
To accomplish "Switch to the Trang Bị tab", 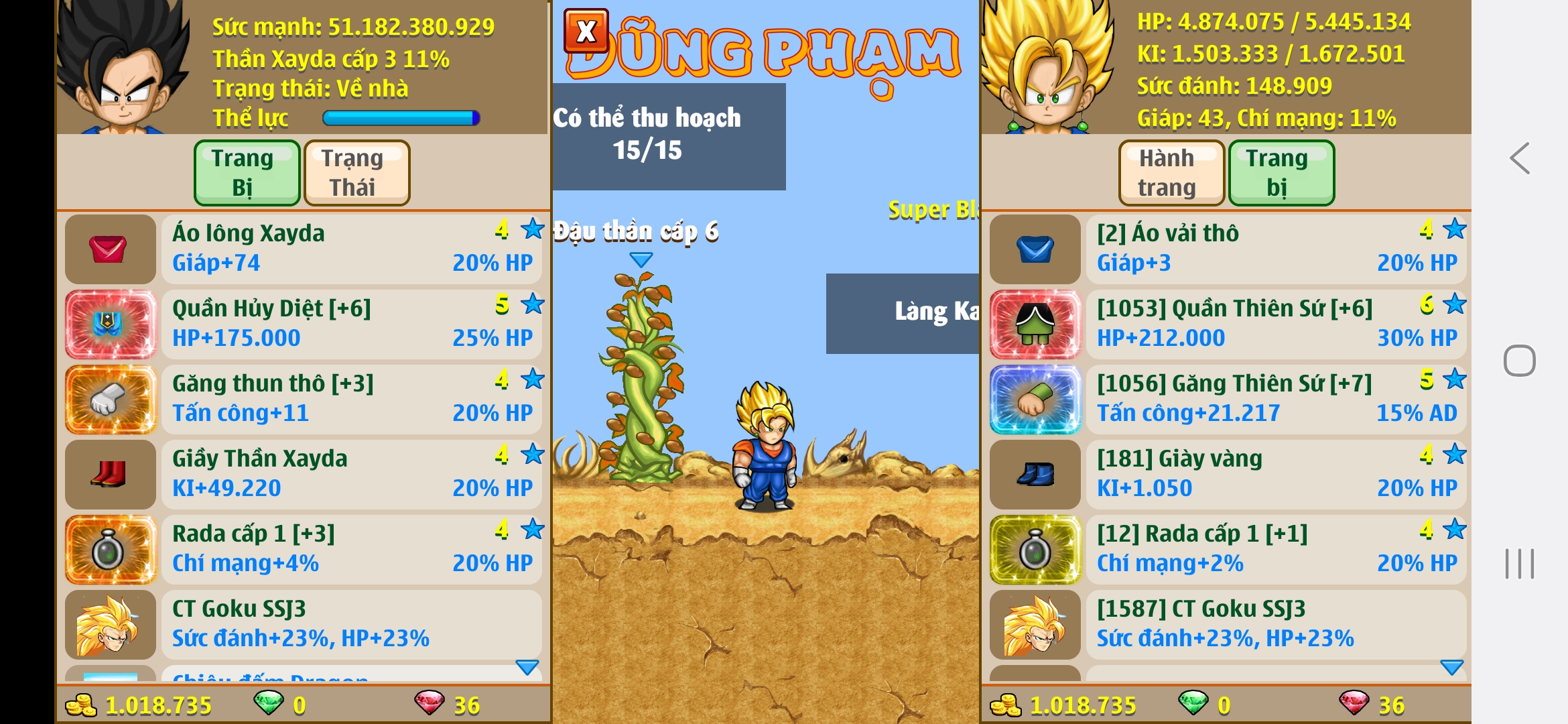I will 247,172.
